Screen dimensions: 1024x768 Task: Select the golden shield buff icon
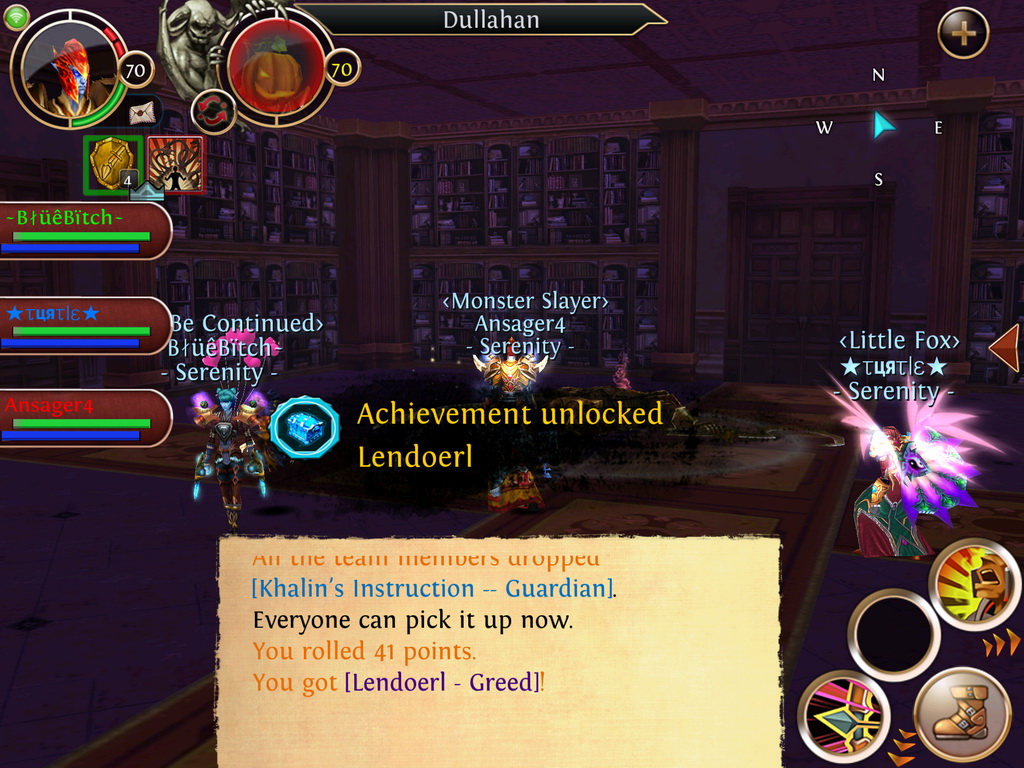click(x=112, y=163)
